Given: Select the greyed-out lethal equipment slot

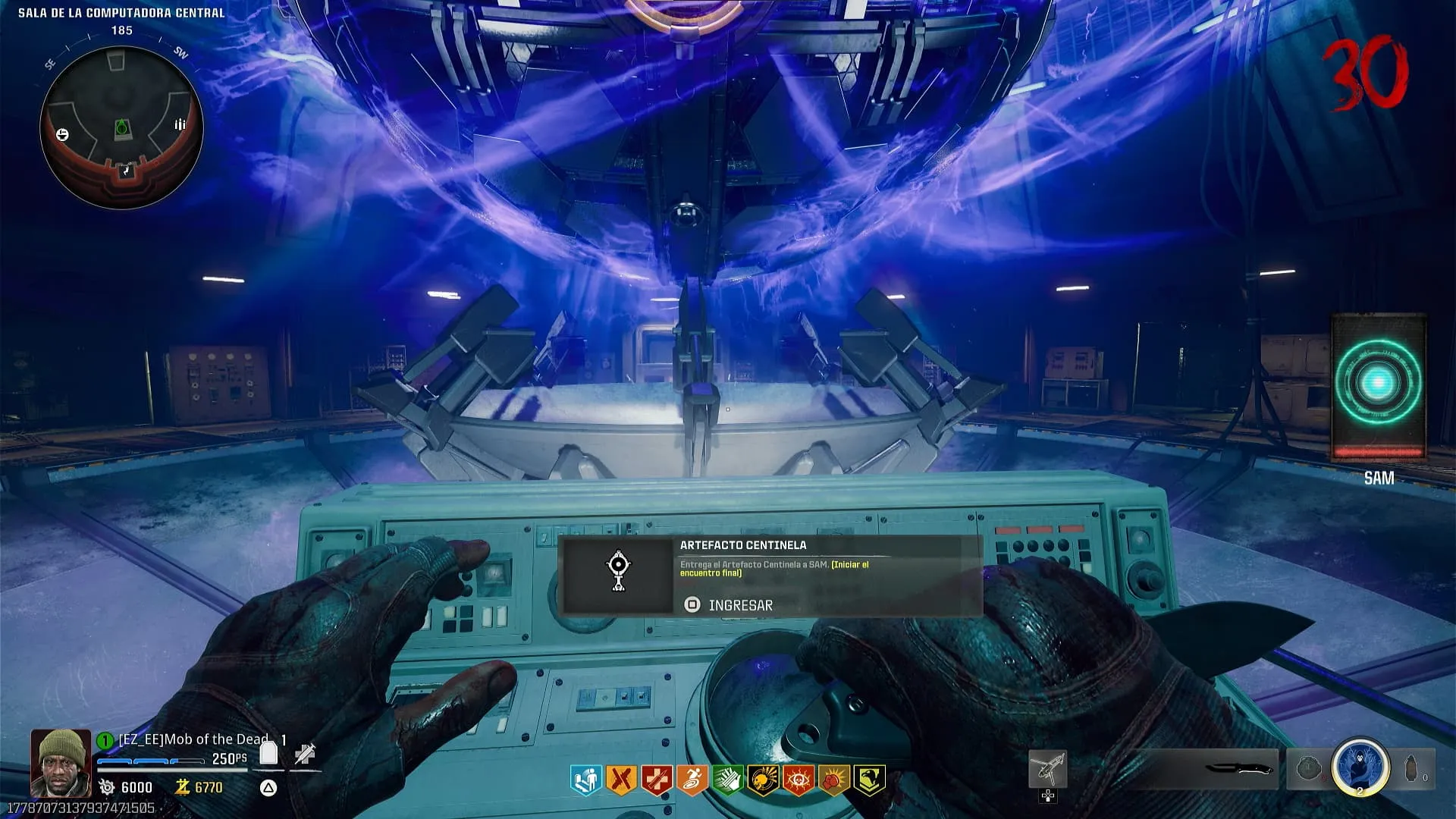Looking at the screenshot, I should (x=1308, y=769).
